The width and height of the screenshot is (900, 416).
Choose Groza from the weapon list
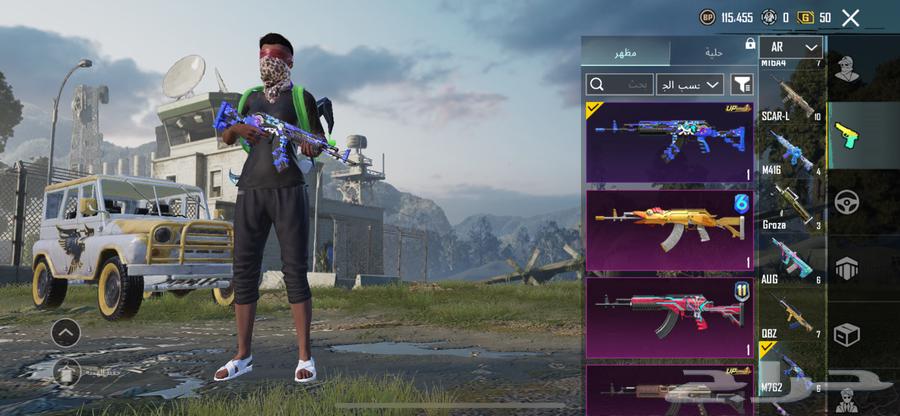(789, 205)
